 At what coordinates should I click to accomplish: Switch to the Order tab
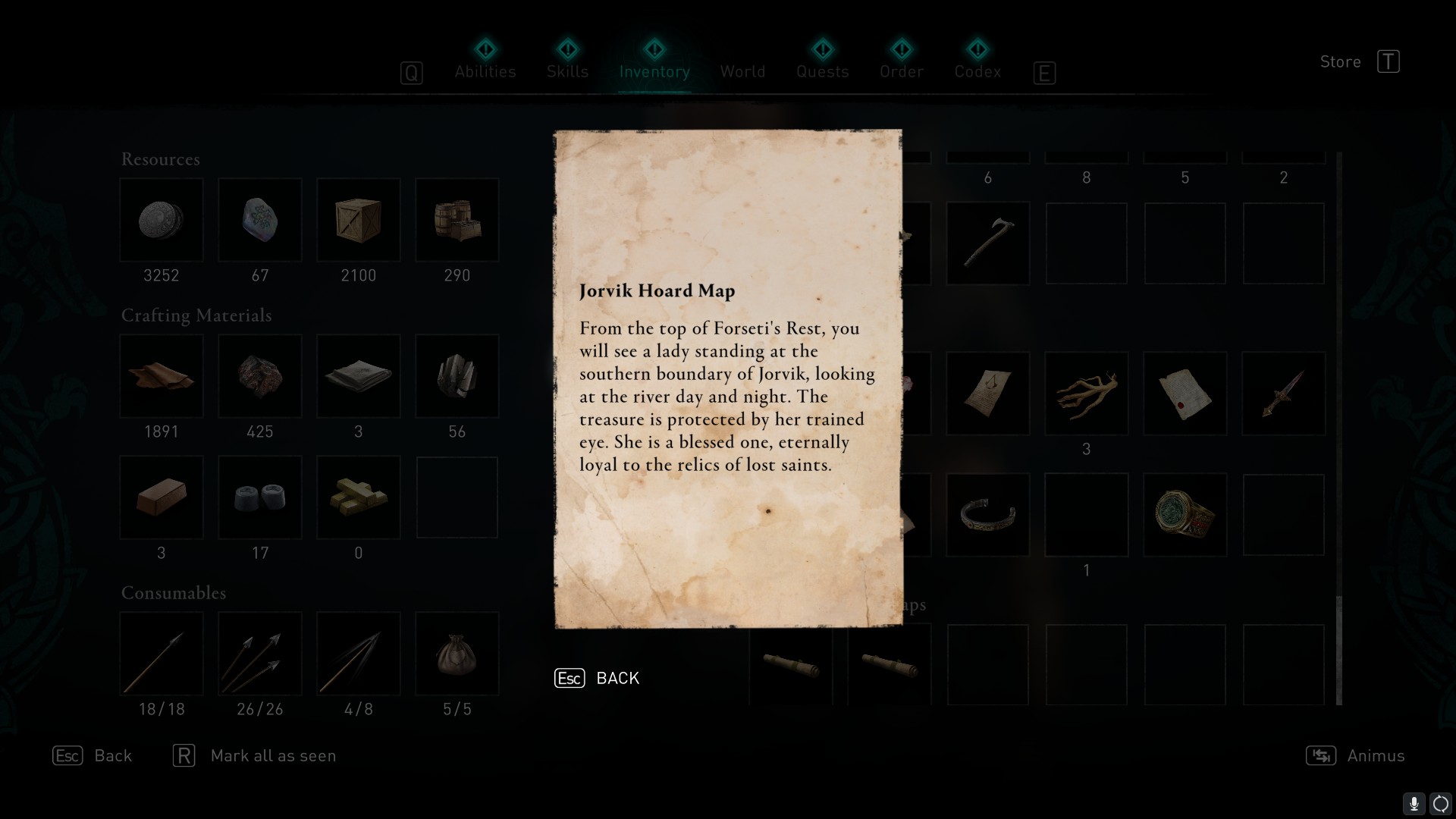tap(902, 71)
